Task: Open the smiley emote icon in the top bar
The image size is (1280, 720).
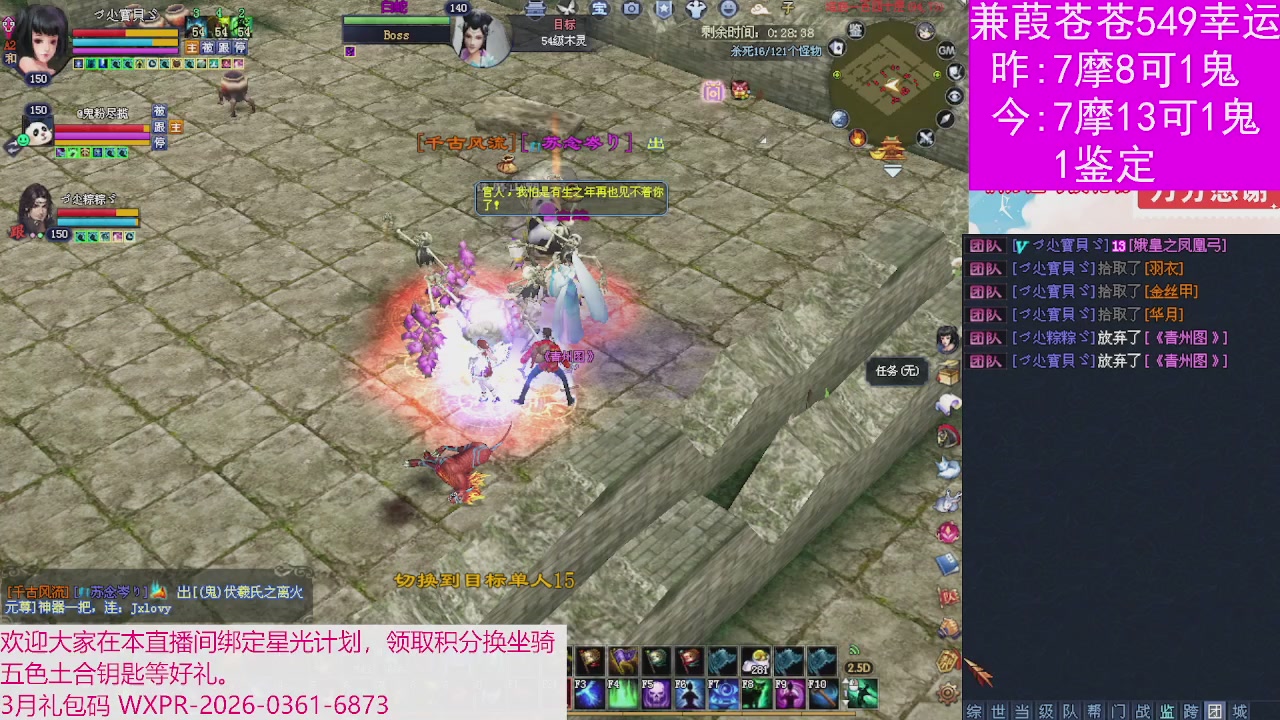Action: click(729, 10)
